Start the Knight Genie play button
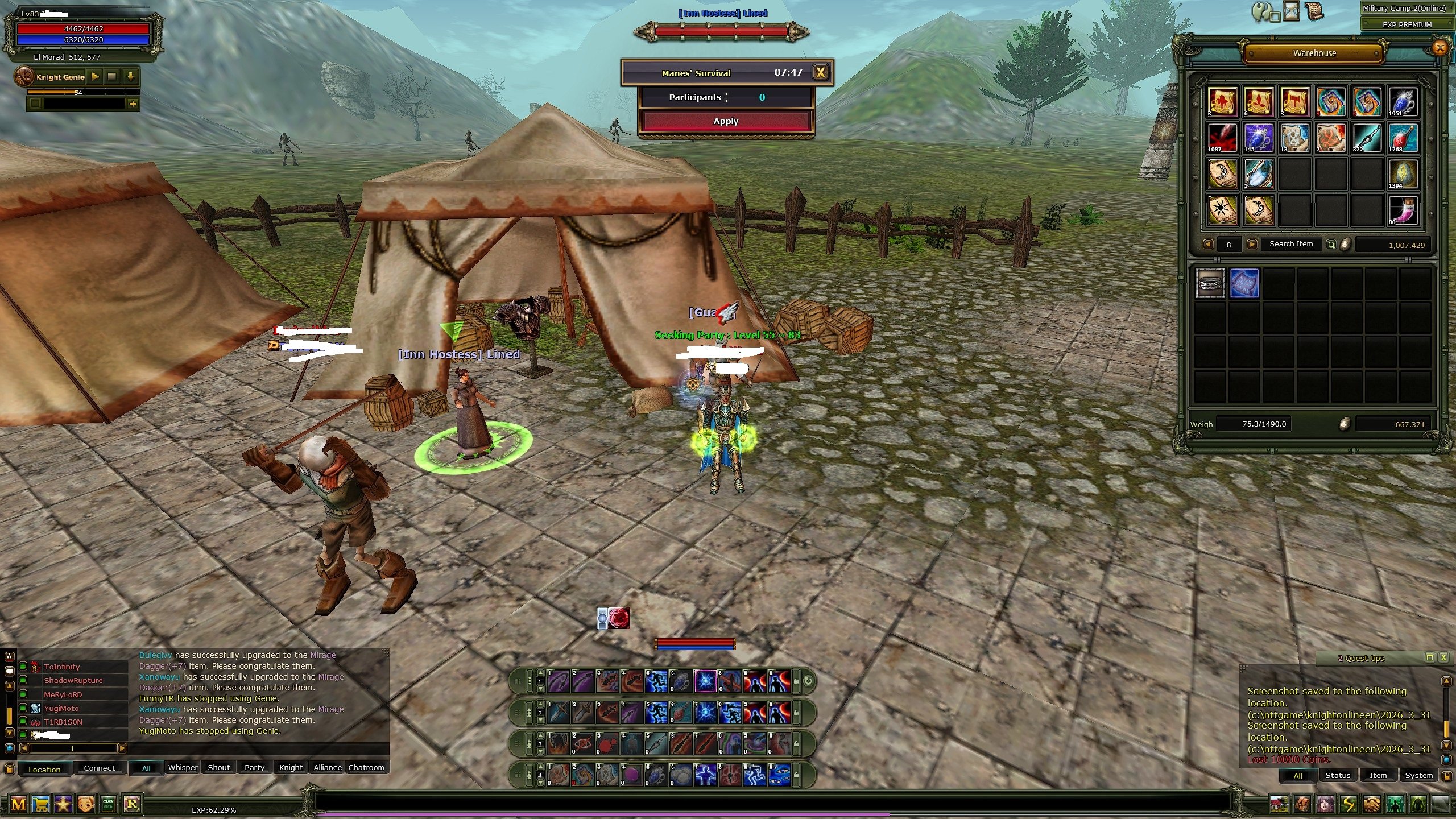Screen dimensions: 1456x819 pyautogui.click(x=95, y=76)
